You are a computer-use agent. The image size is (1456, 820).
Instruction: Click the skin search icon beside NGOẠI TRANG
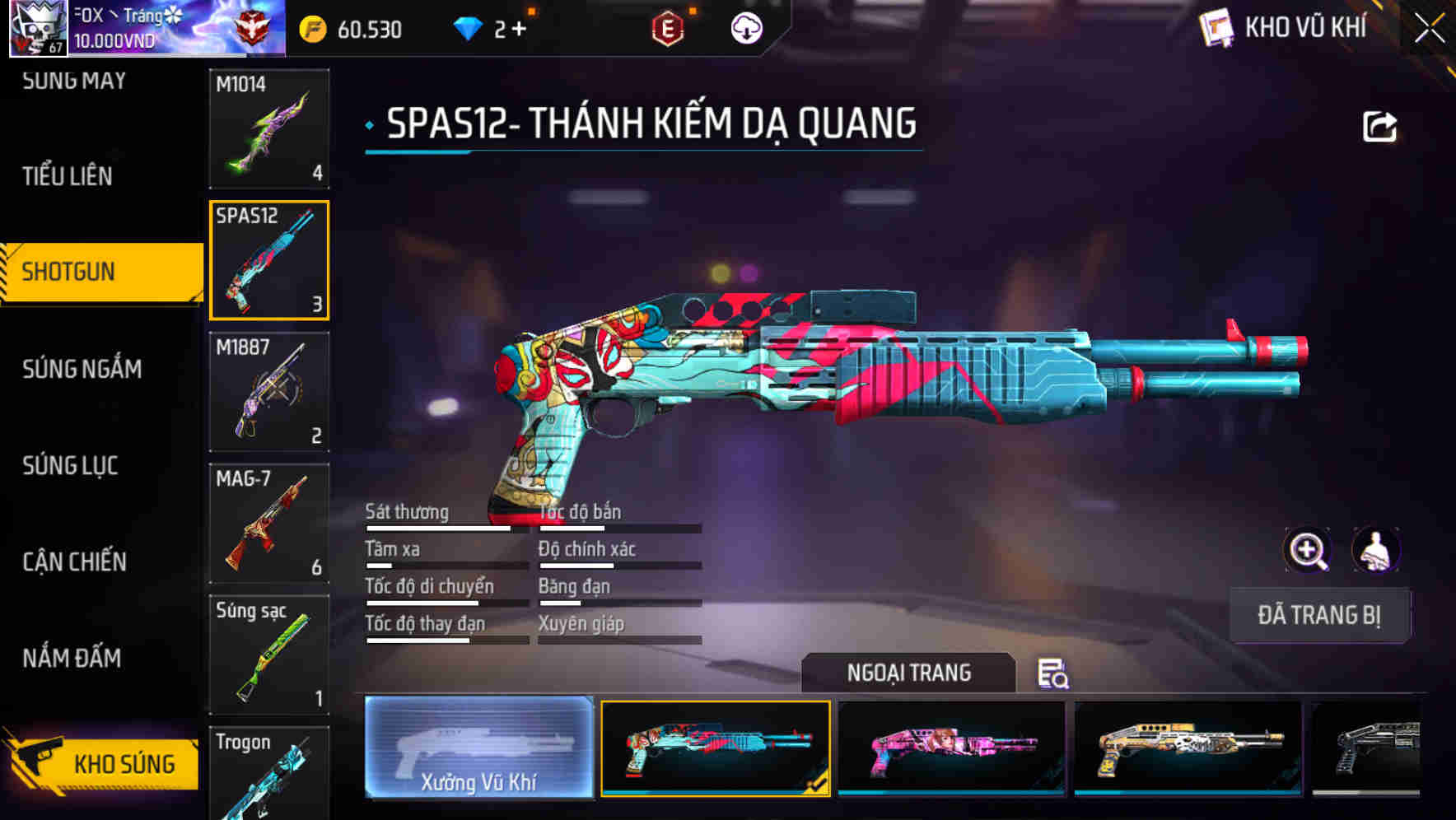coord(1055,674)
